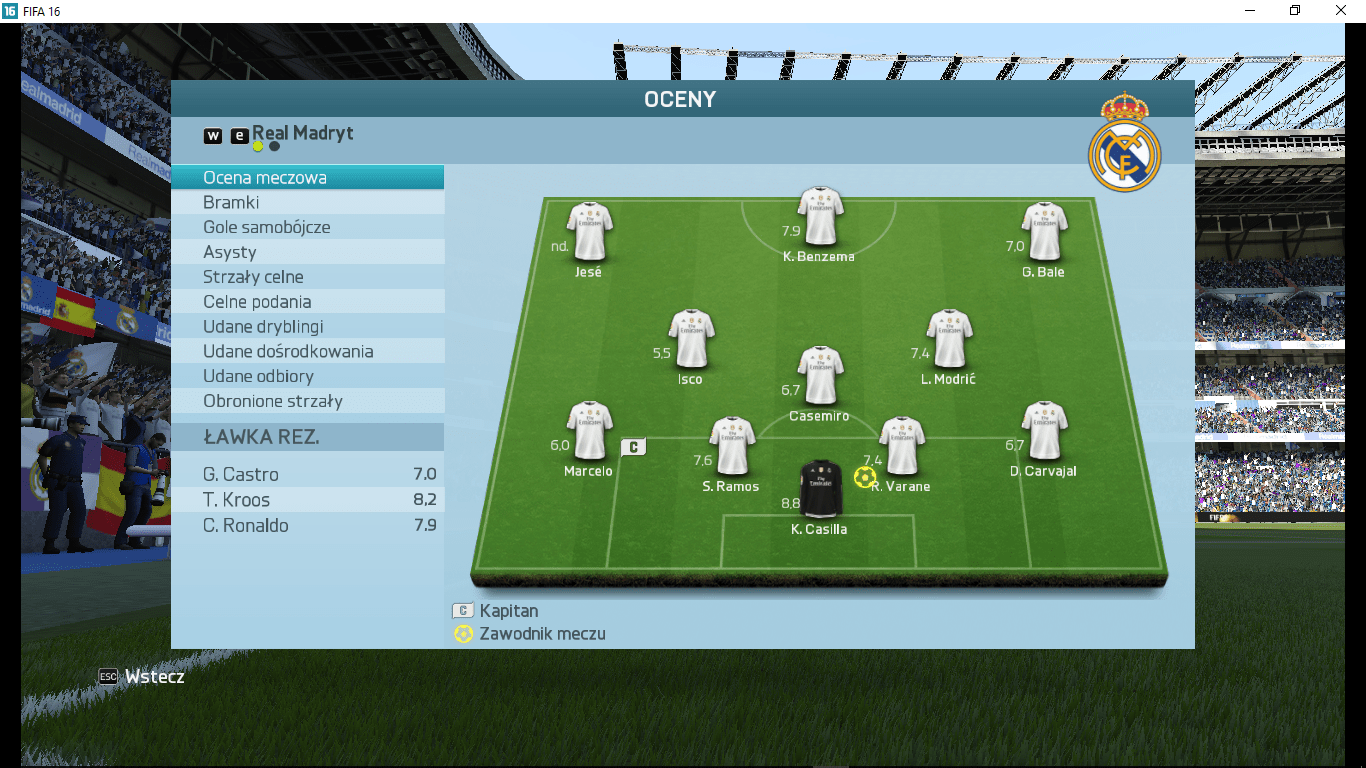Close the FIFA 16 window
Viewport: 1366px width, 768px height.
[x=1341, y=10]
